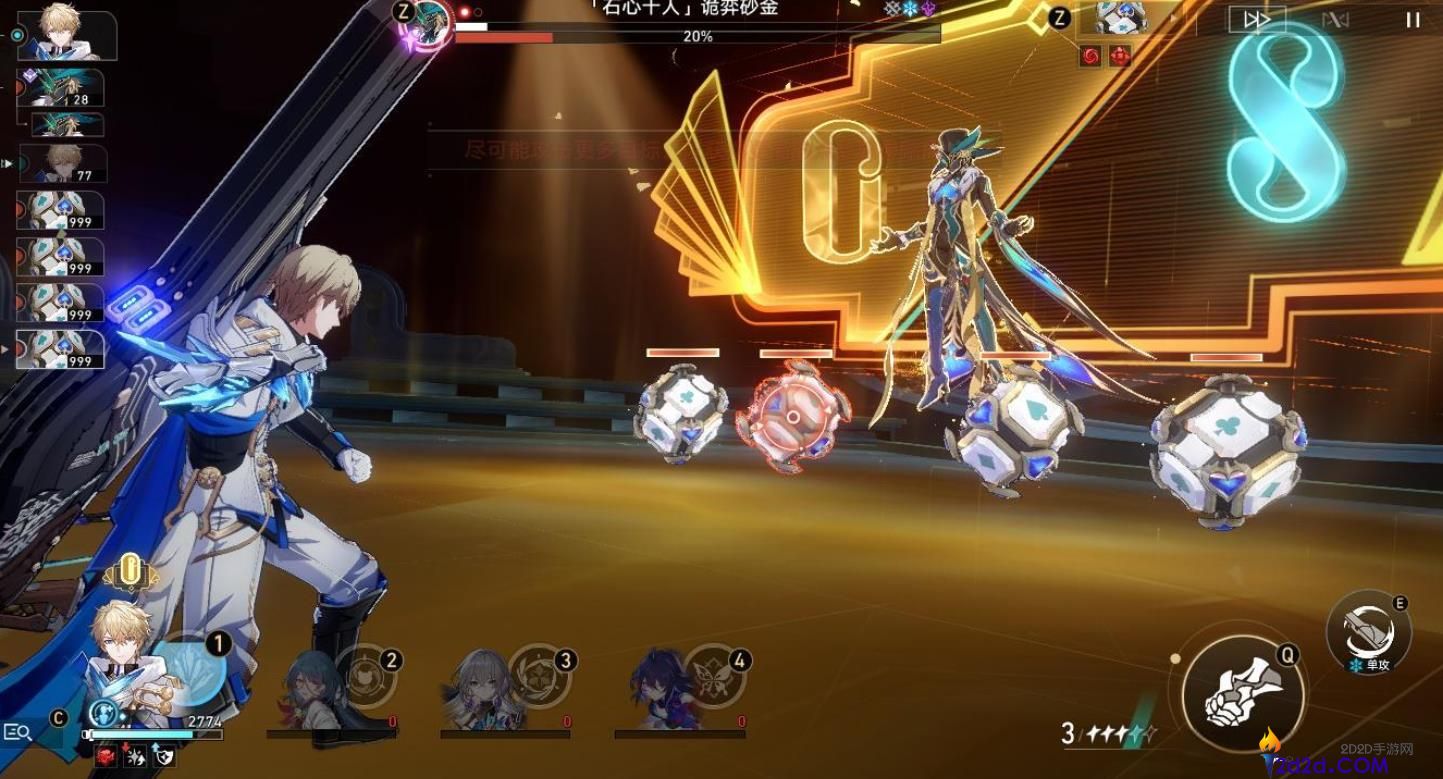Click the sparkle buff icon beside the shield buff

pos(134,756)
